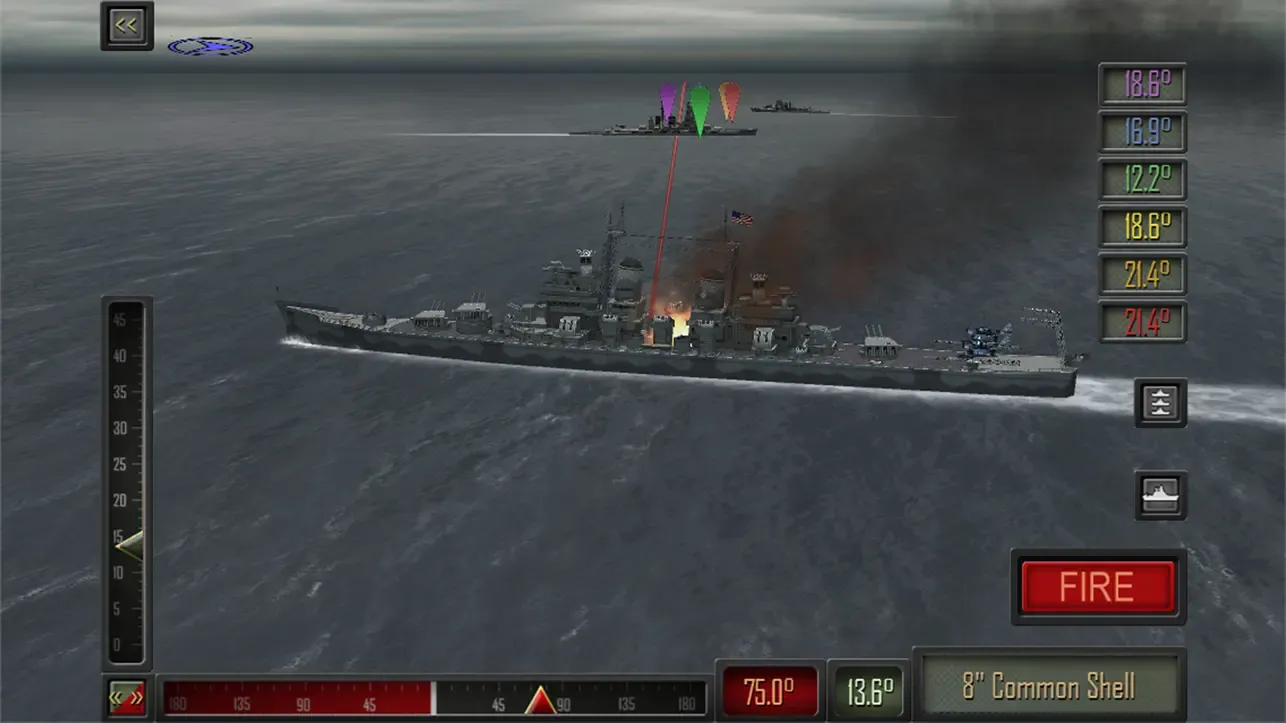This screenshot has height=723, width=1286.
Task: Select the yellow 18.6° turret button
Action: [1142, 227]
